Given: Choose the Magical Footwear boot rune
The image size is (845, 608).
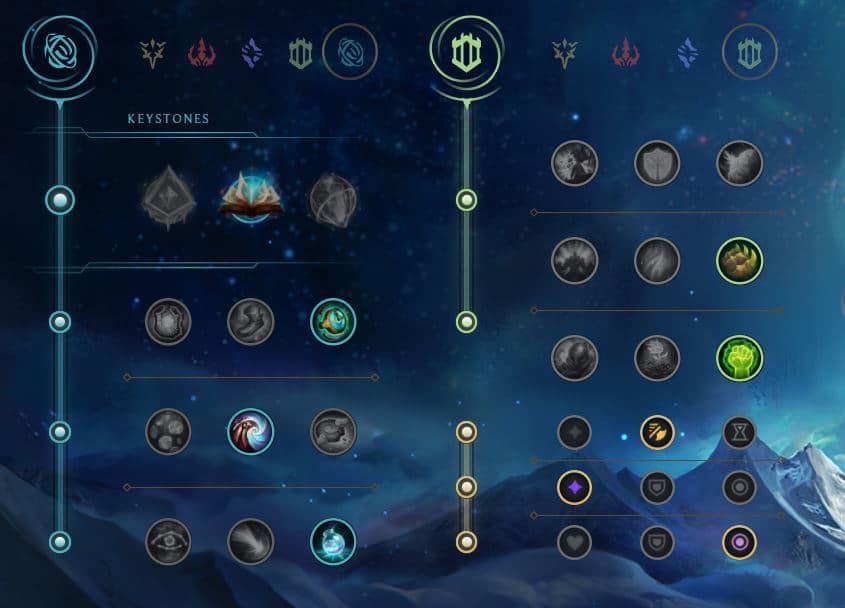Looking at the screenshot, I should point(250,322).
